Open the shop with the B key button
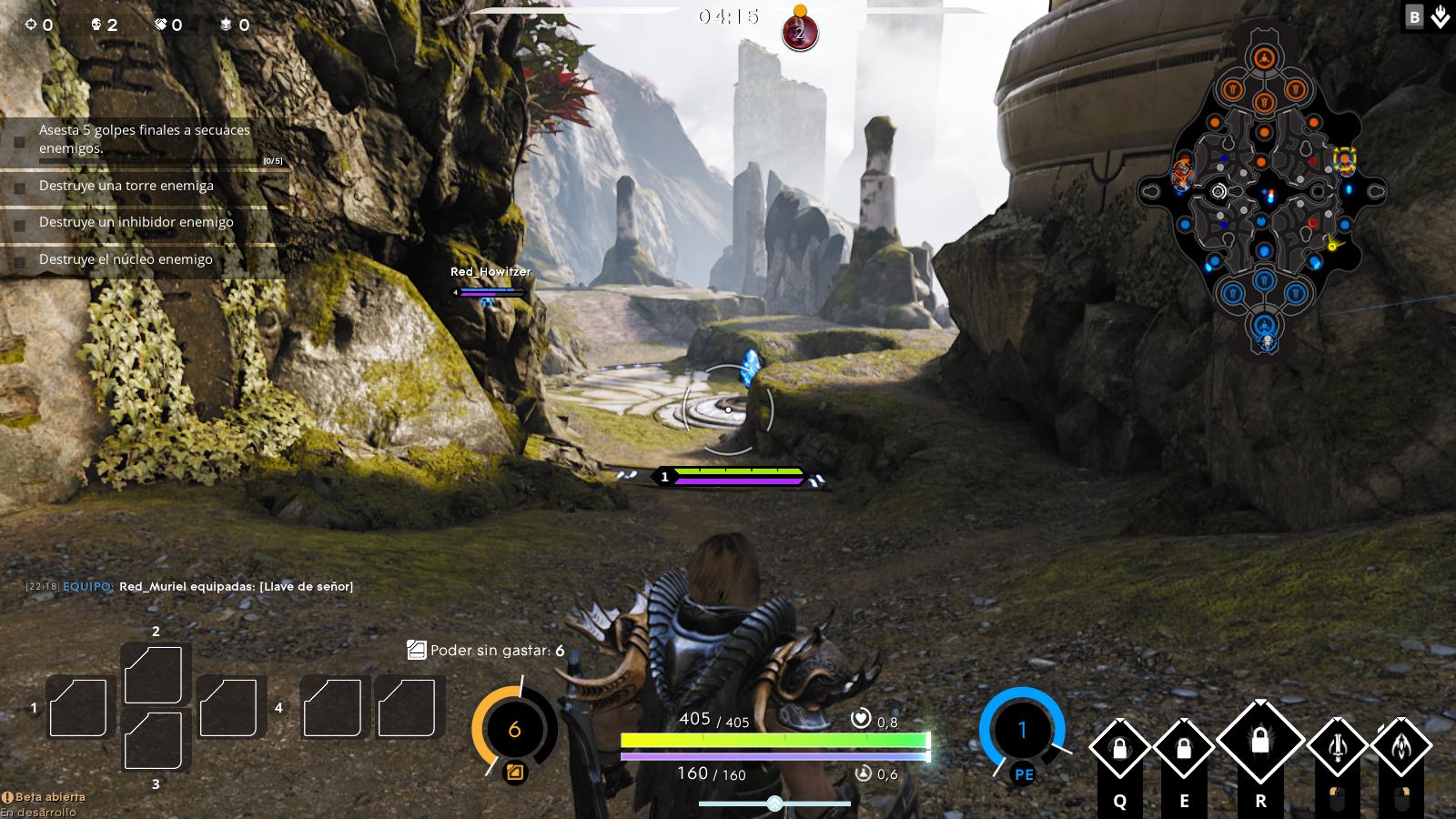This screenshot has height=819, width=1456. coord(1413,16)
